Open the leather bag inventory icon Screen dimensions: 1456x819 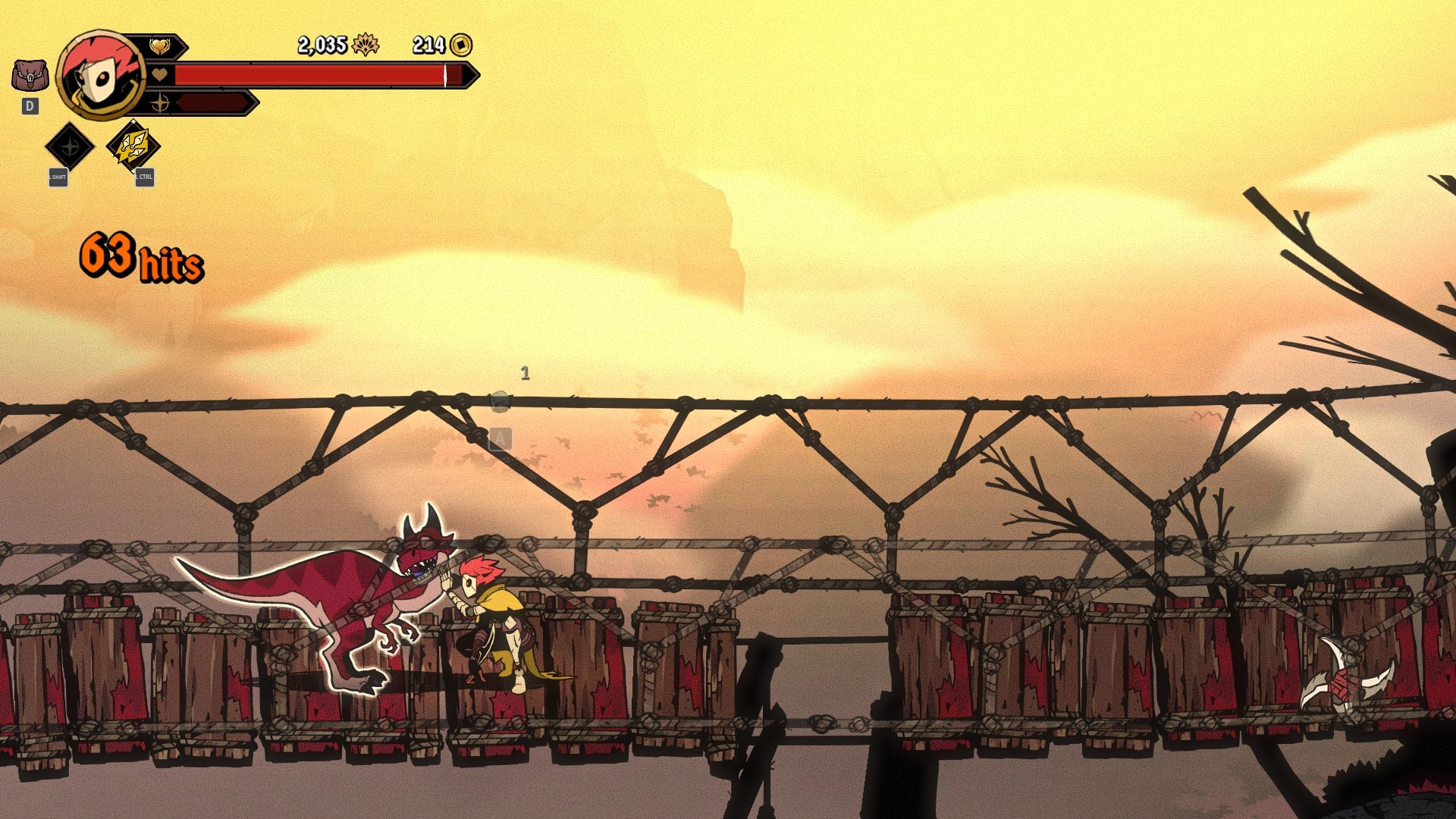coord(30,76)
